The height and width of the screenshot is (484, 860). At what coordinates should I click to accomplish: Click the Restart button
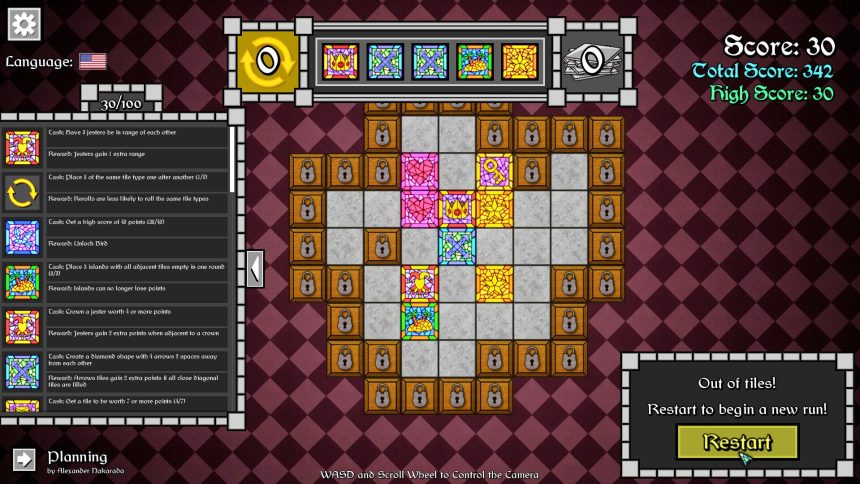point(737,442)
